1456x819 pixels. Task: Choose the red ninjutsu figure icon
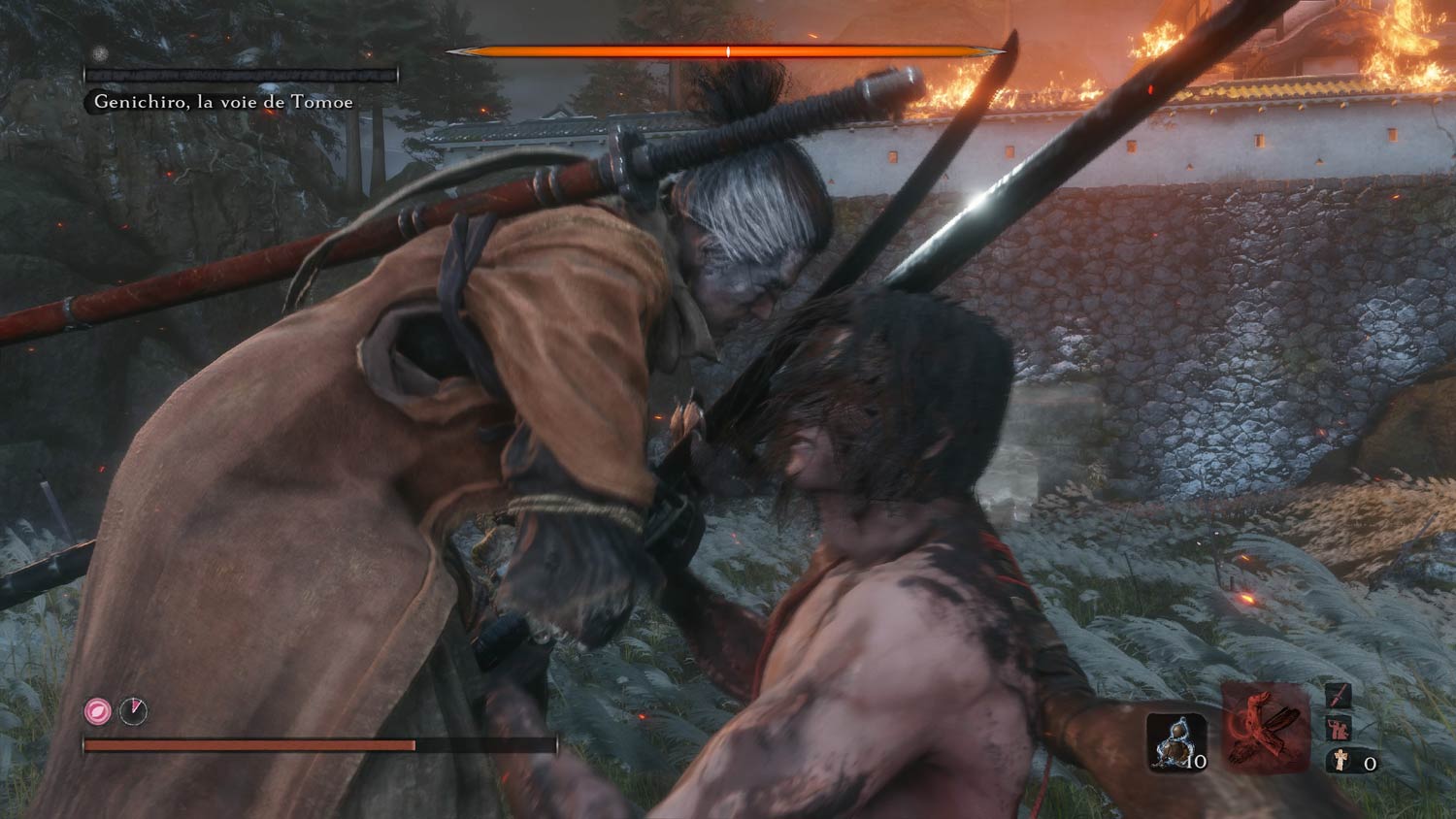[x=1339, y=728]
